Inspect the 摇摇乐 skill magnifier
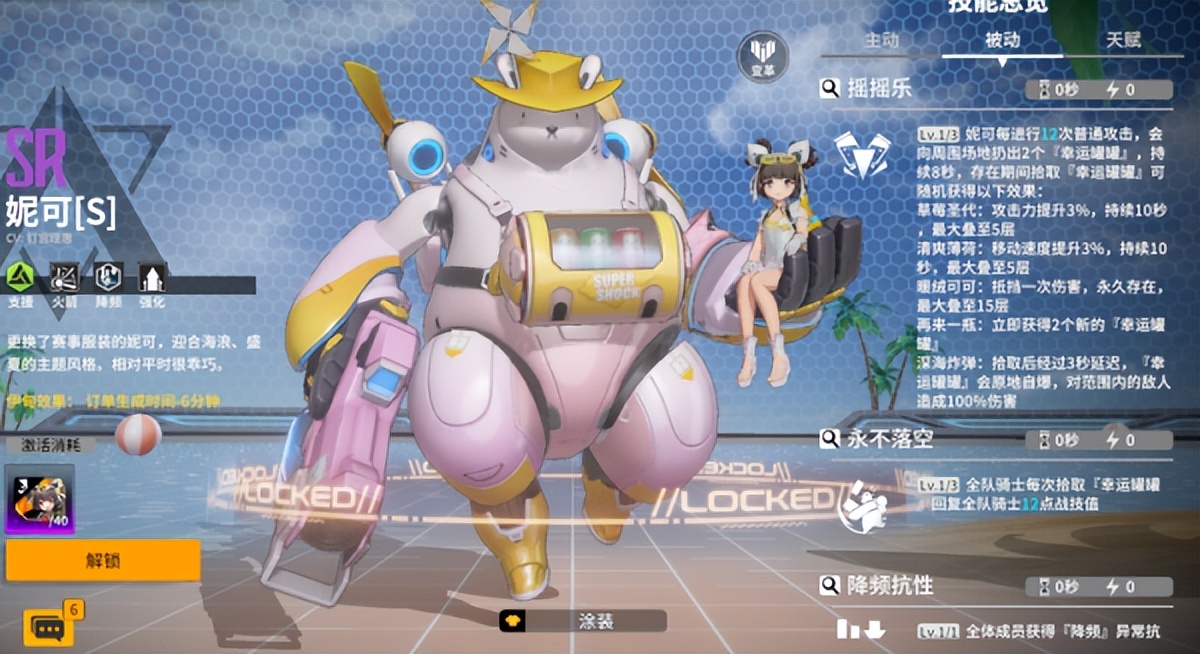 point(830,89)
